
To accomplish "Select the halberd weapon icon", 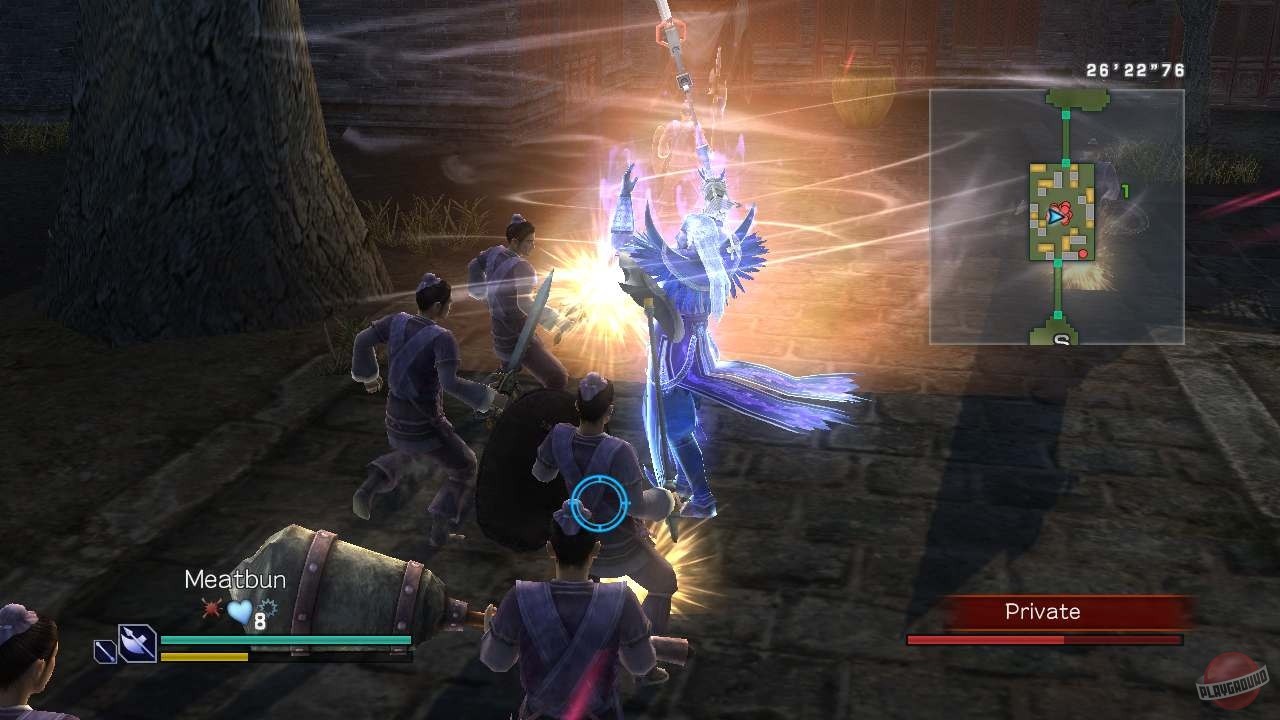I will (x=136, y=644).
